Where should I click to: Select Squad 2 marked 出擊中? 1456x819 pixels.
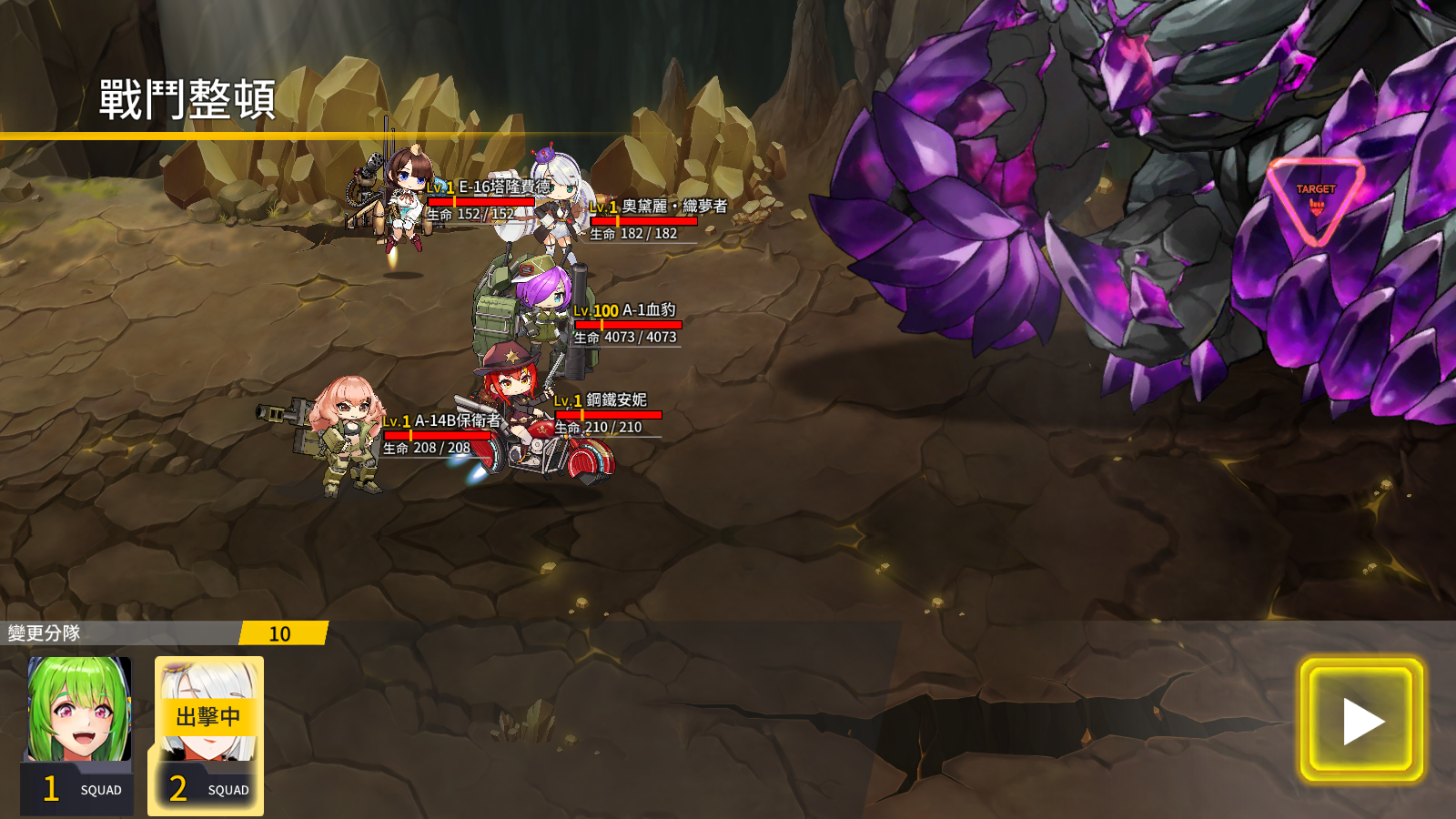point(207,733)
